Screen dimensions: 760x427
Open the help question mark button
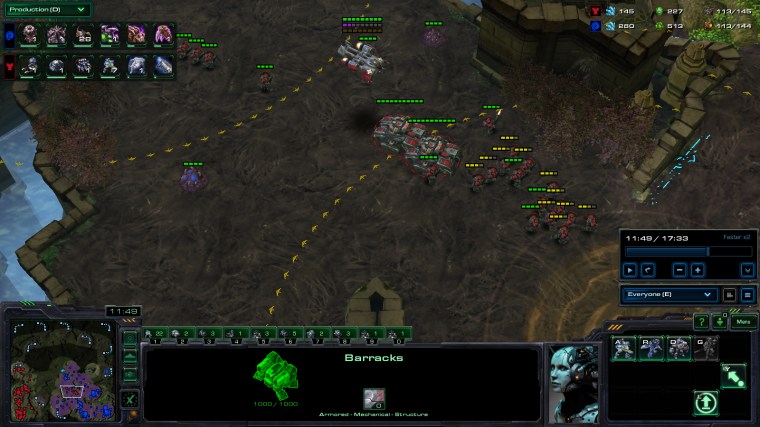701,322
